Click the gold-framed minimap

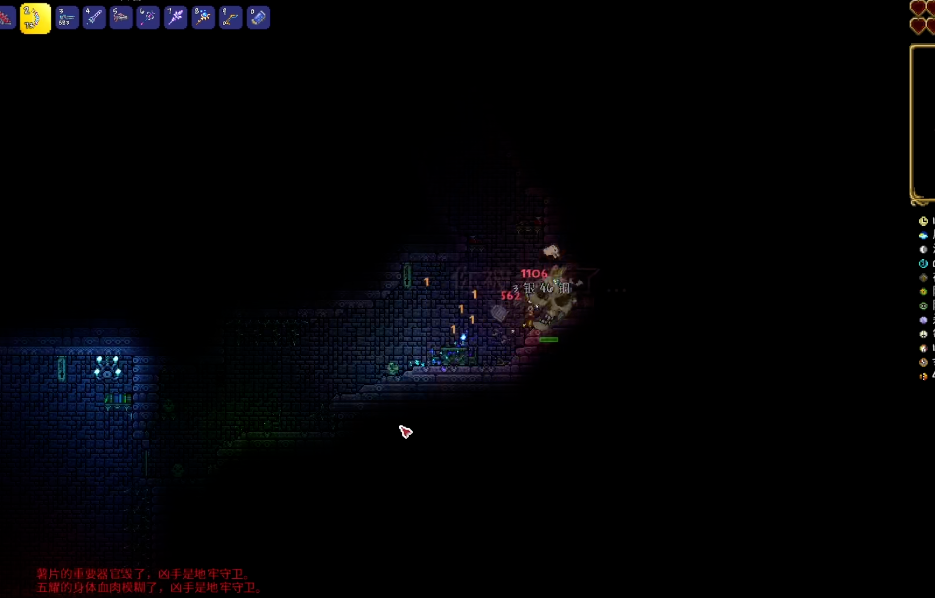pyautogui.click(x=923, y=124)
